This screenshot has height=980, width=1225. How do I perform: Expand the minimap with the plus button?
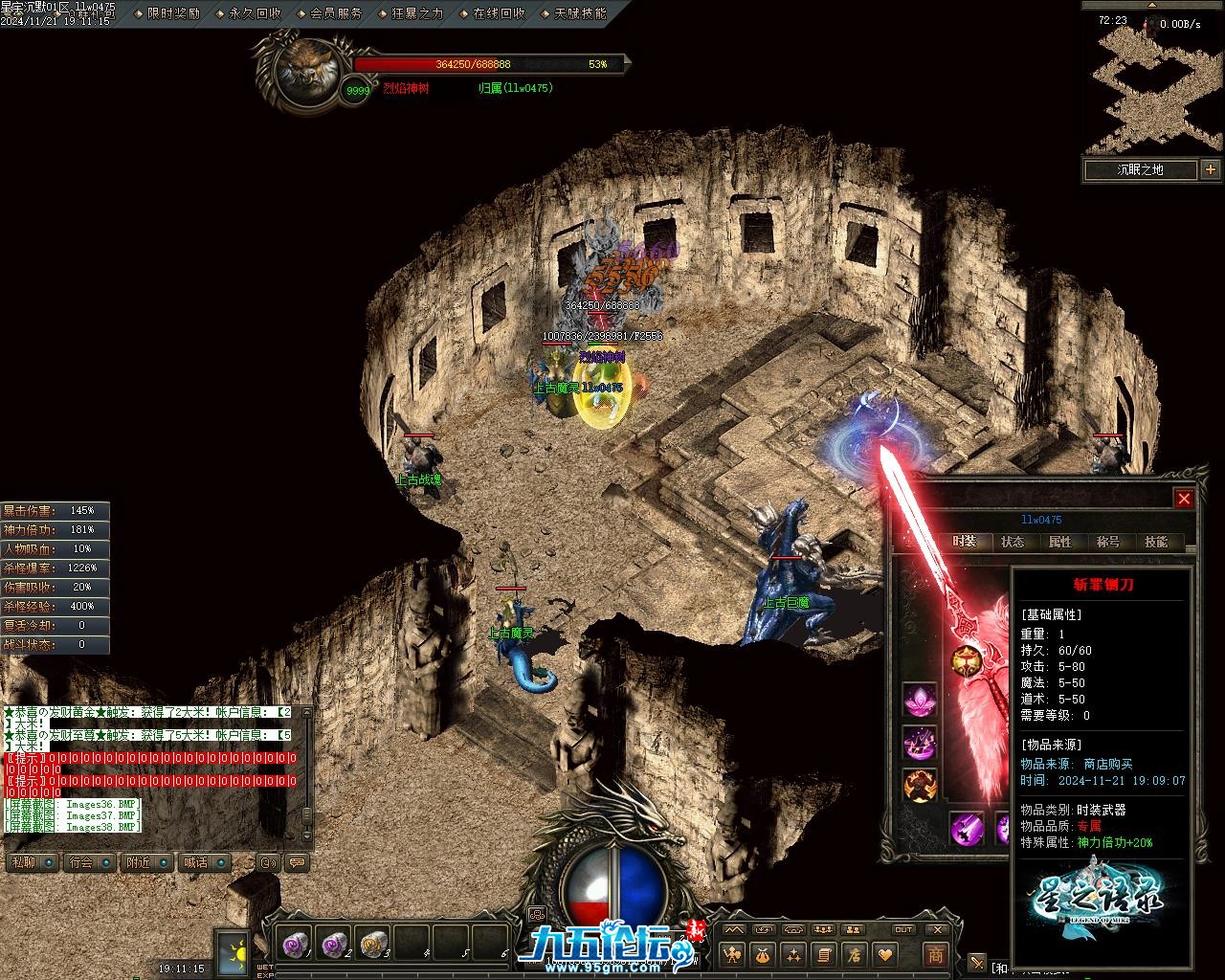[1211, 169]
